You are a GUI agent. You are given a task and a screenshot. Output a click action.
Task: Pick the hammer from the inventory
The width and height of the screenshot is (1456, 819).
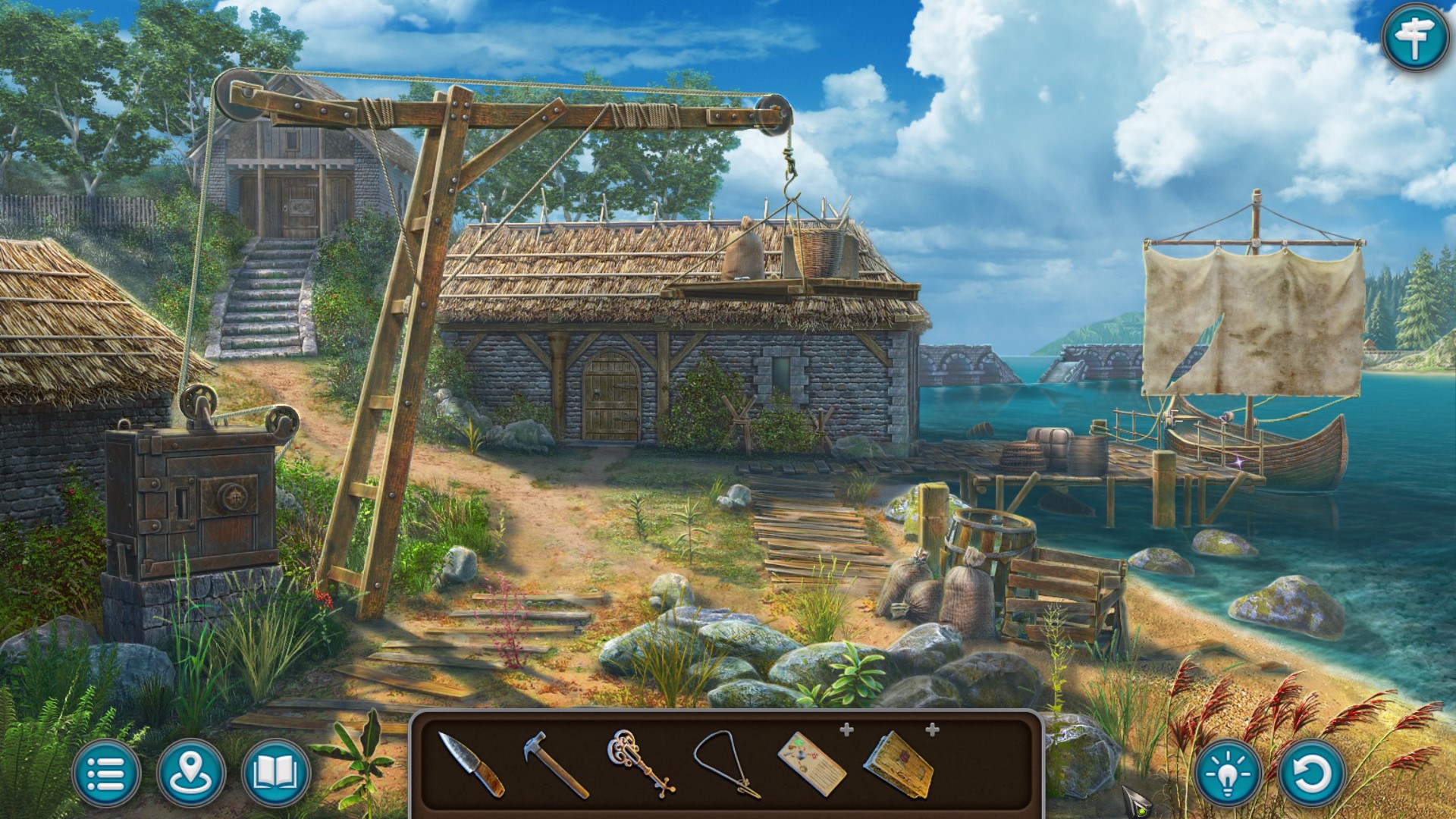click(x=555, y=763)
